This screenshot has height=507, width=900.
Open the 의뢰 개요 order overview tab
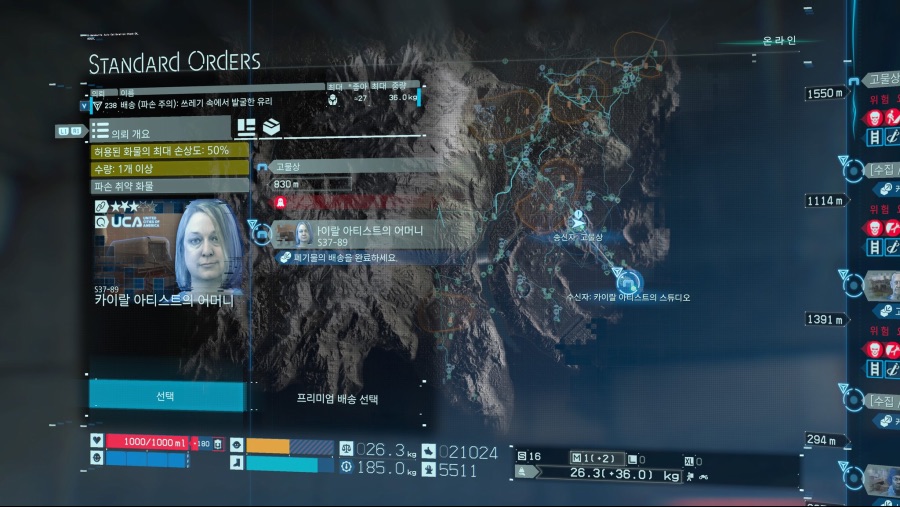[160, 130]
